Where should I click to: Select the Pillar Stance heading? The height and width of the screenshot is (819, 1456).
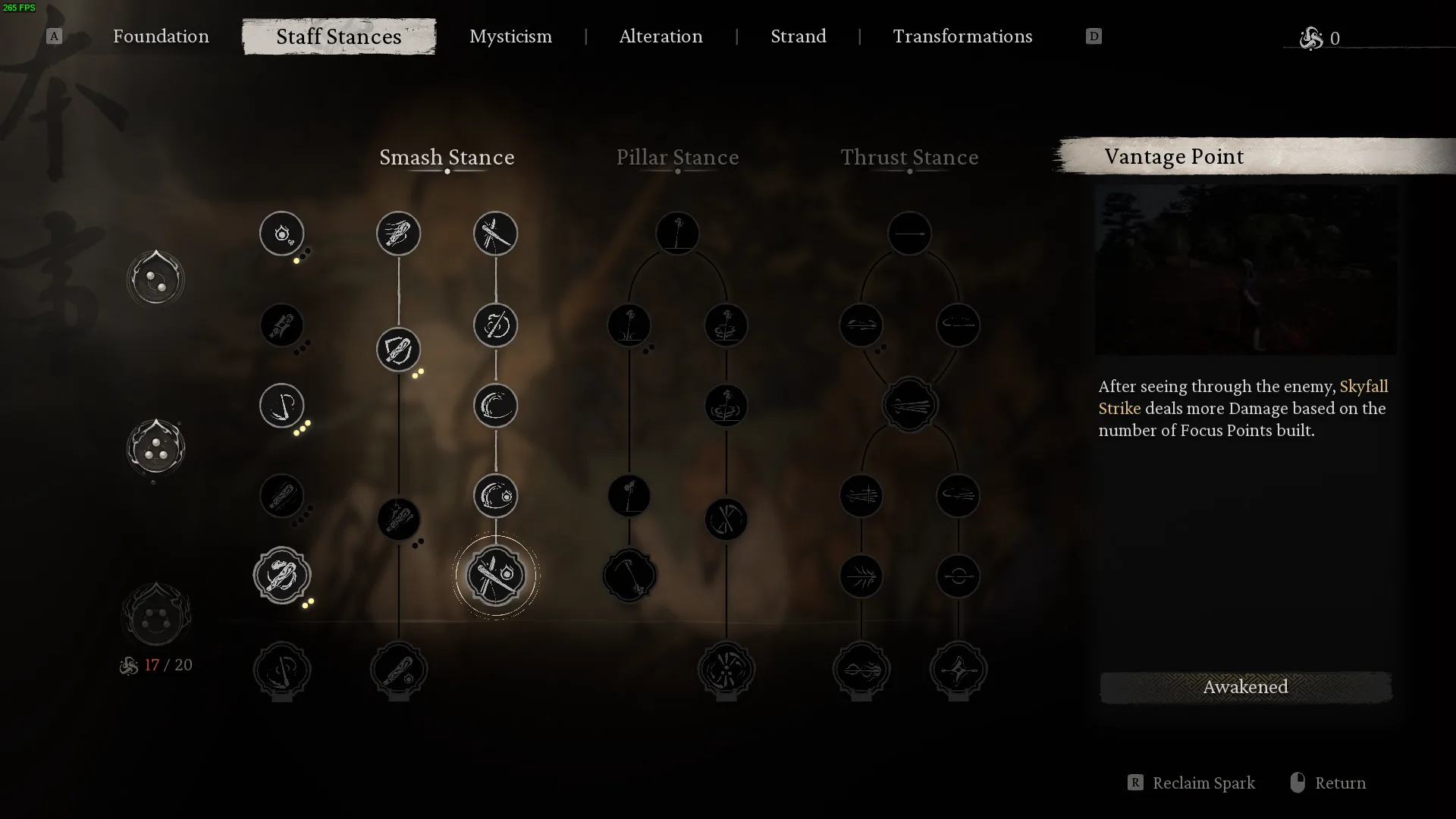coord(677,157)
